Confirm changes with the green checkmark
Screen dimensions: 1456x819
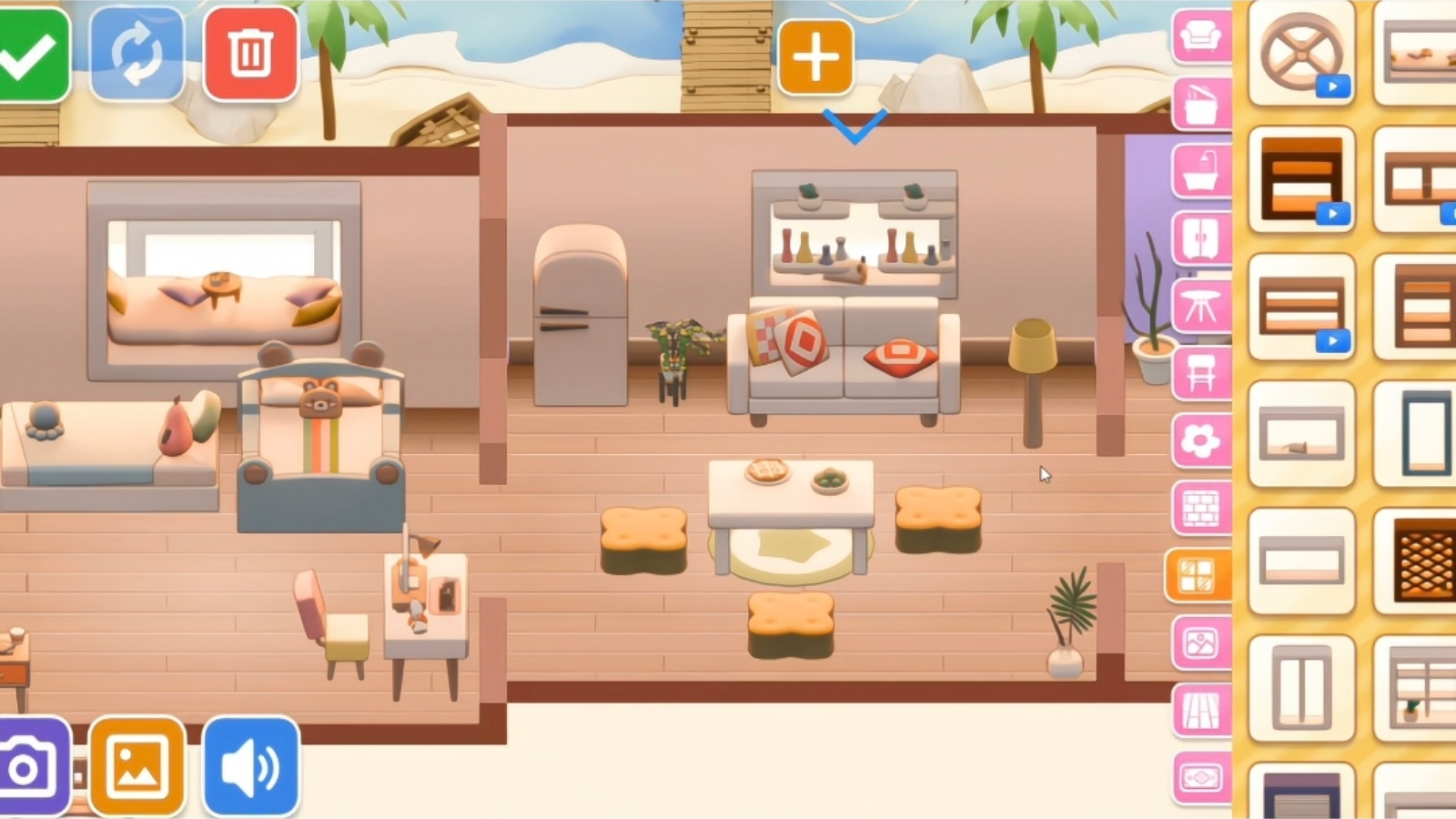point(27,50)
